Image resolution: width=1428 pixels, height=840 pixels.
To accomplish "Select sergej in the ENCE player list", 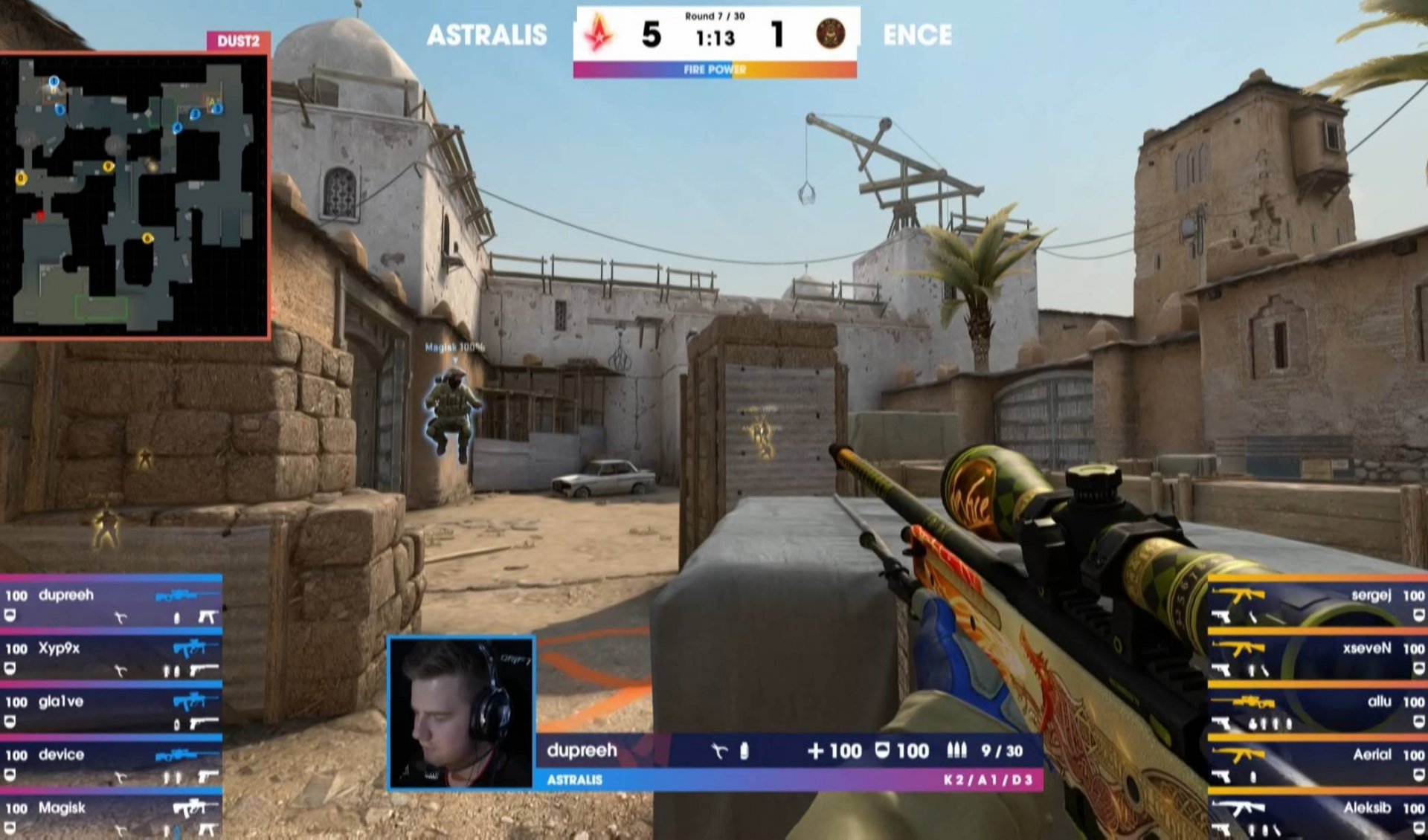I will pos(1316,604).
